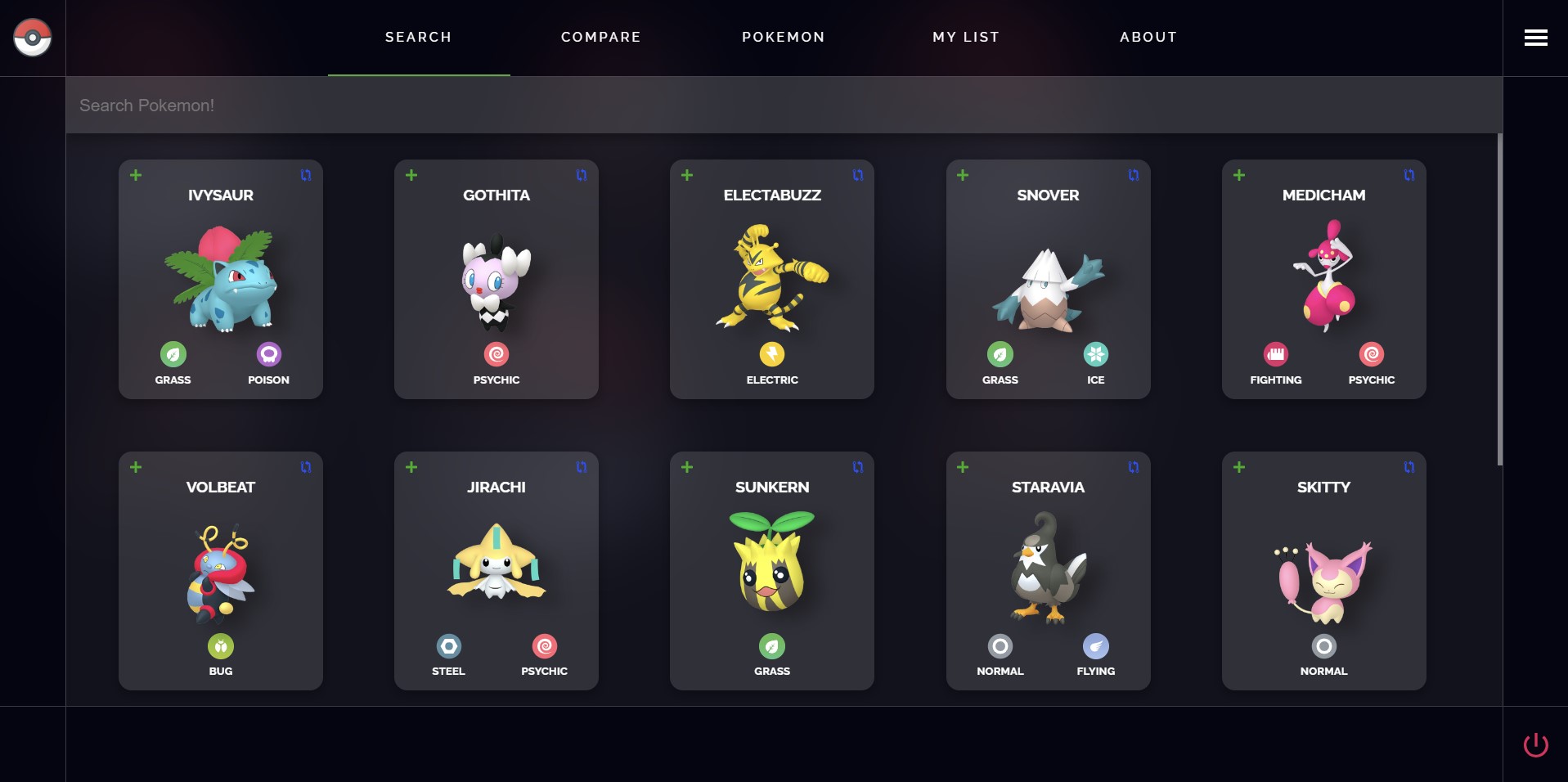Screen dimensions: 1568x782
Task: Open the About page
Action: click(x=1148, y=37)
